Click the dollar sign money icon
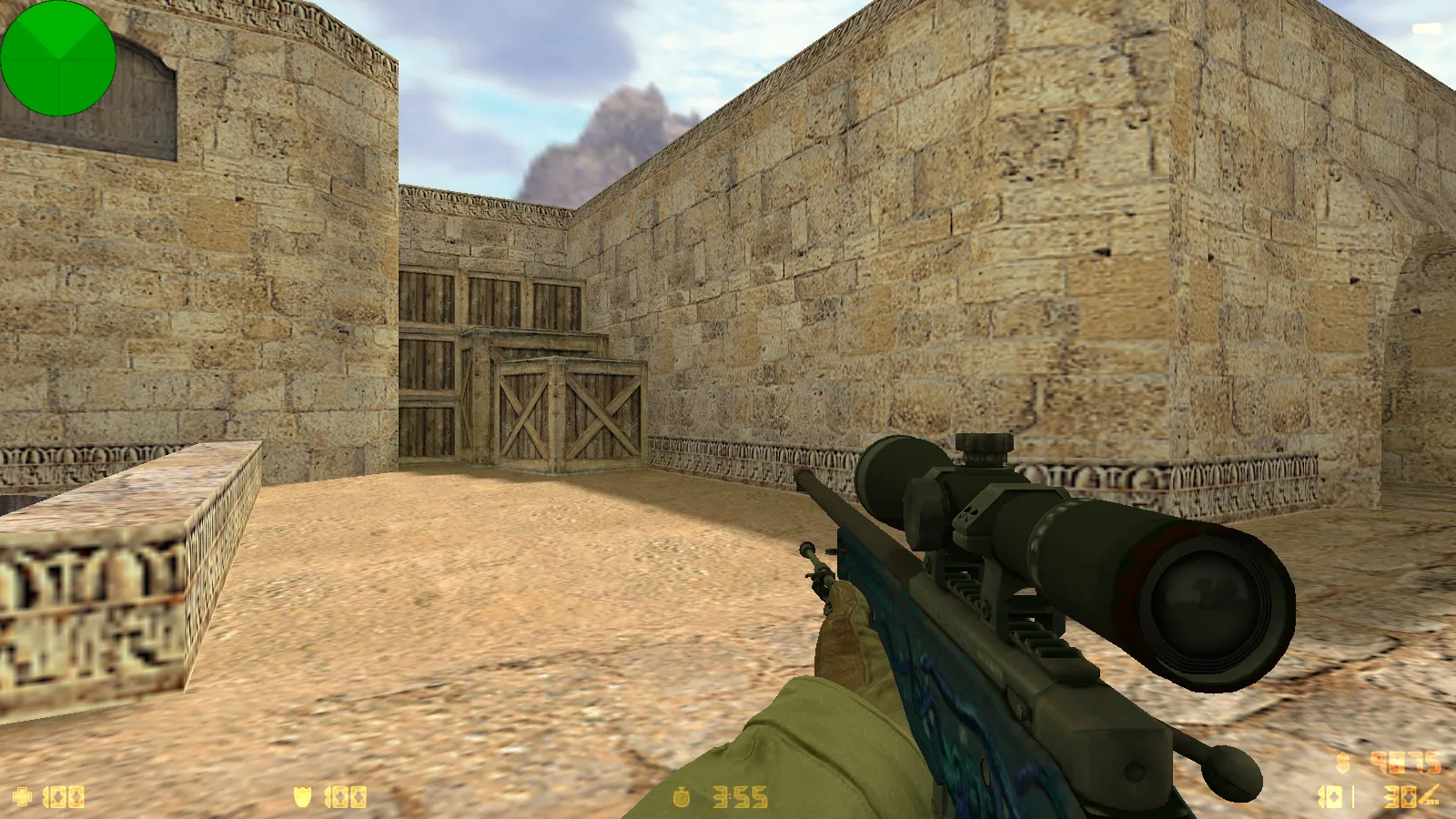This screenshot has height=819, width=1456. tap(1341, 763)
